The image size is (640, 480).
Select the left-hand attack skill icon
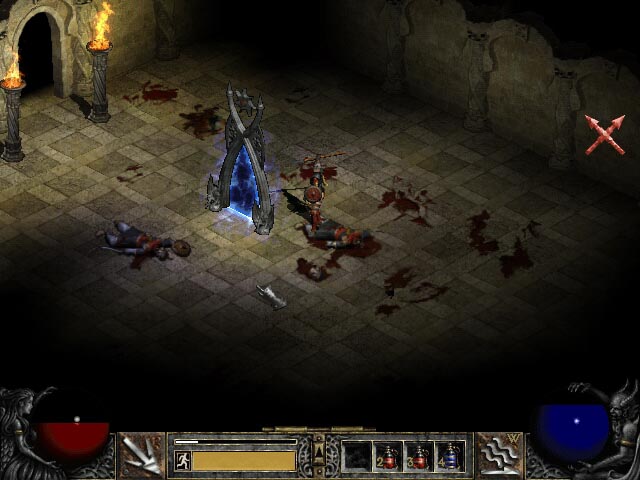(x=142, y=455)
